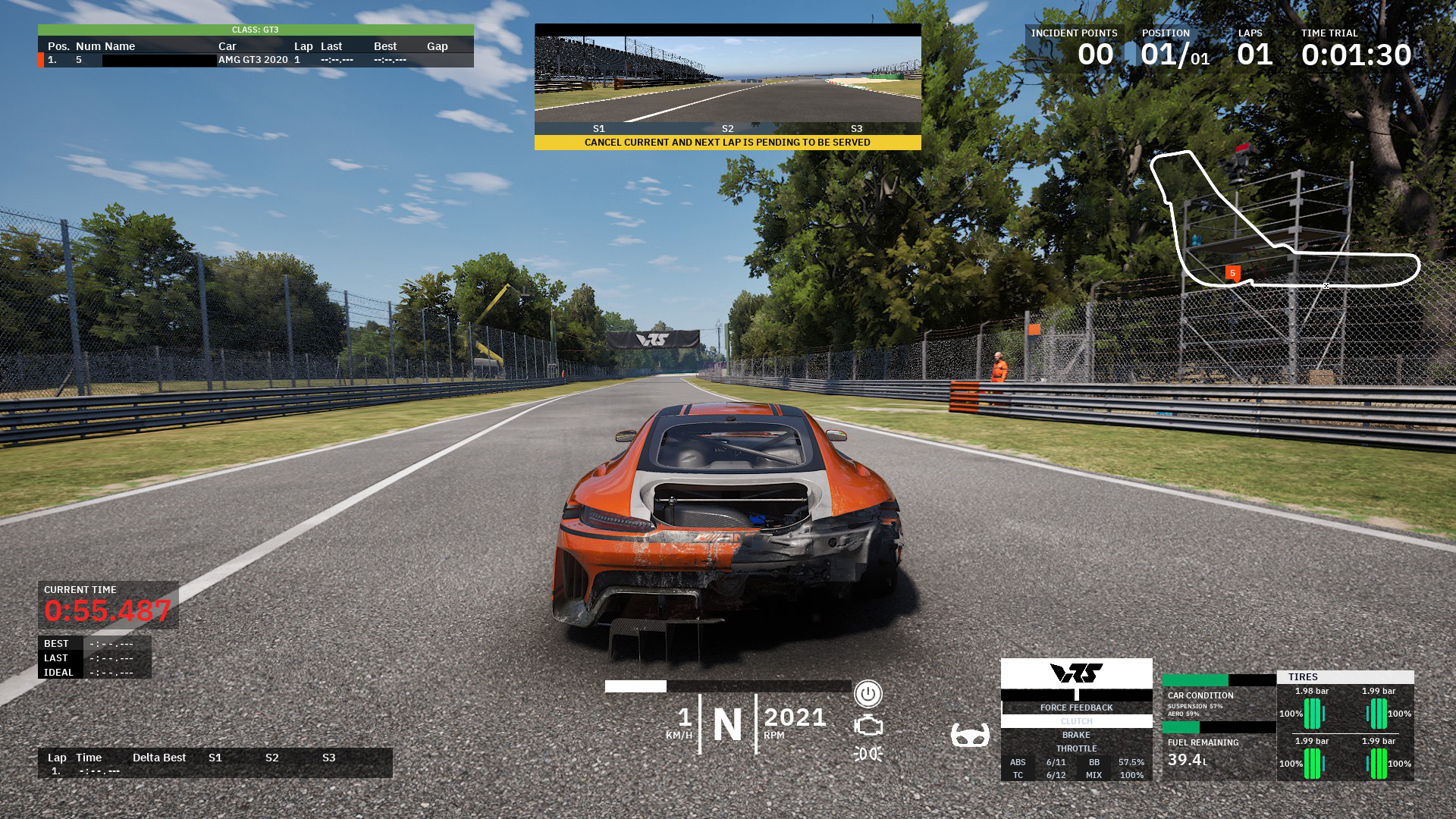1456x819 pixels.
Task: Select the white mask icon
Action: pos(970,735)
